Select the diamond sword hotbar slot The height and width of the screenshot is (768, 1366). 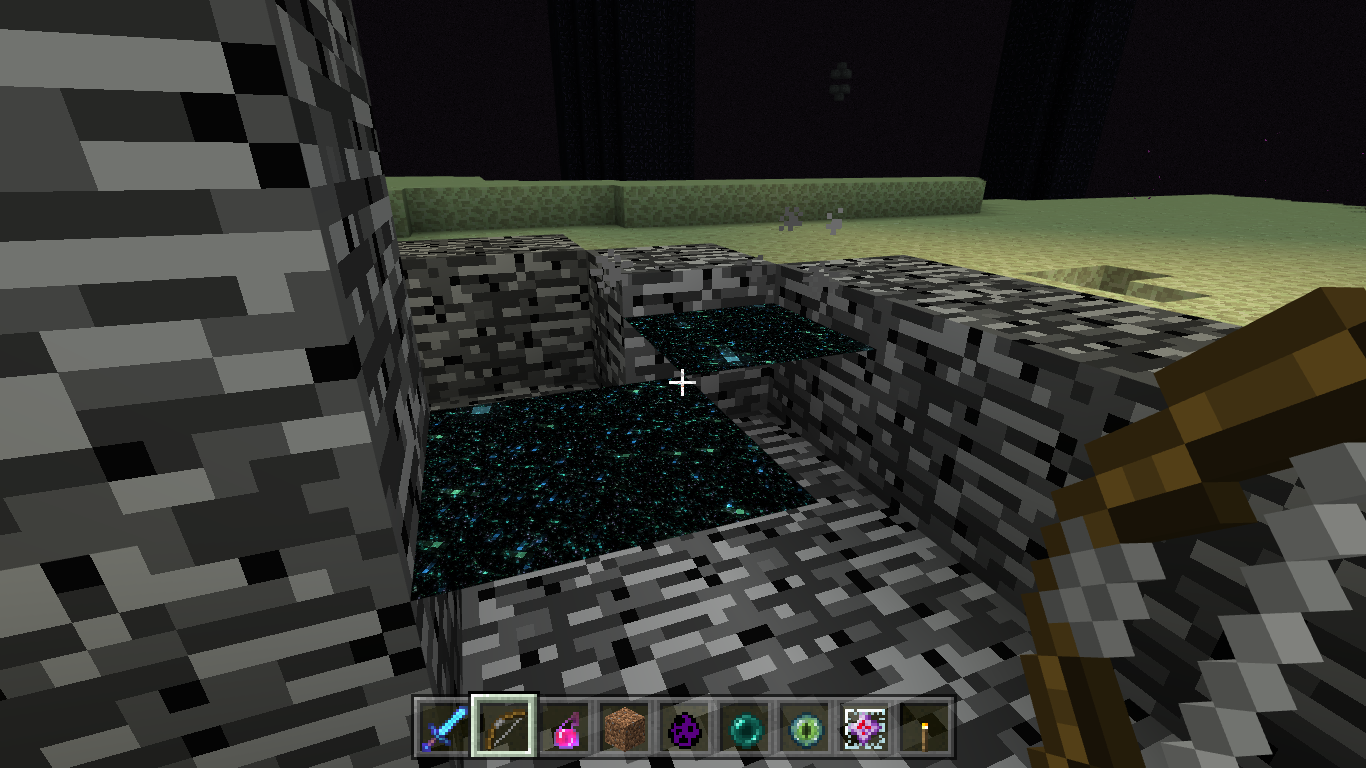(x=442, y=727)
